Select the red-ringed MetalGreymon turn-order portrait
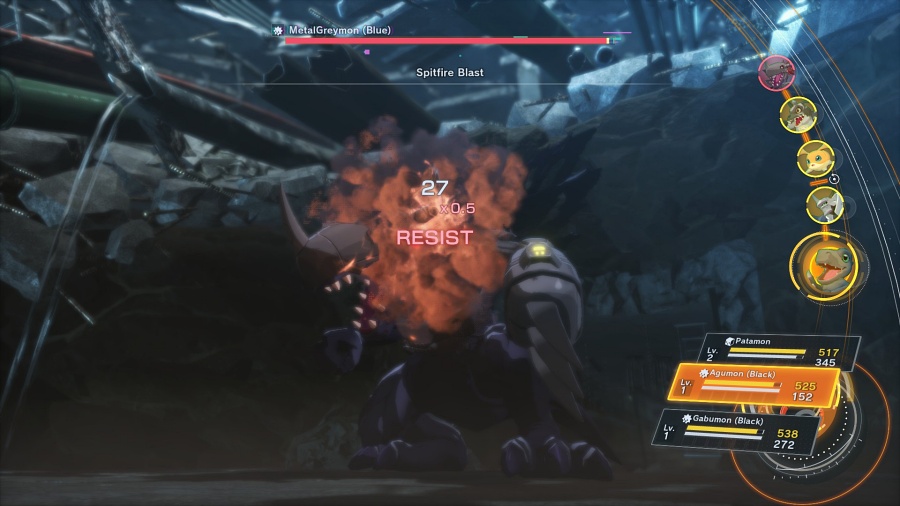Image resolution: width=900 pixels, height=506 pixels. 775,71
